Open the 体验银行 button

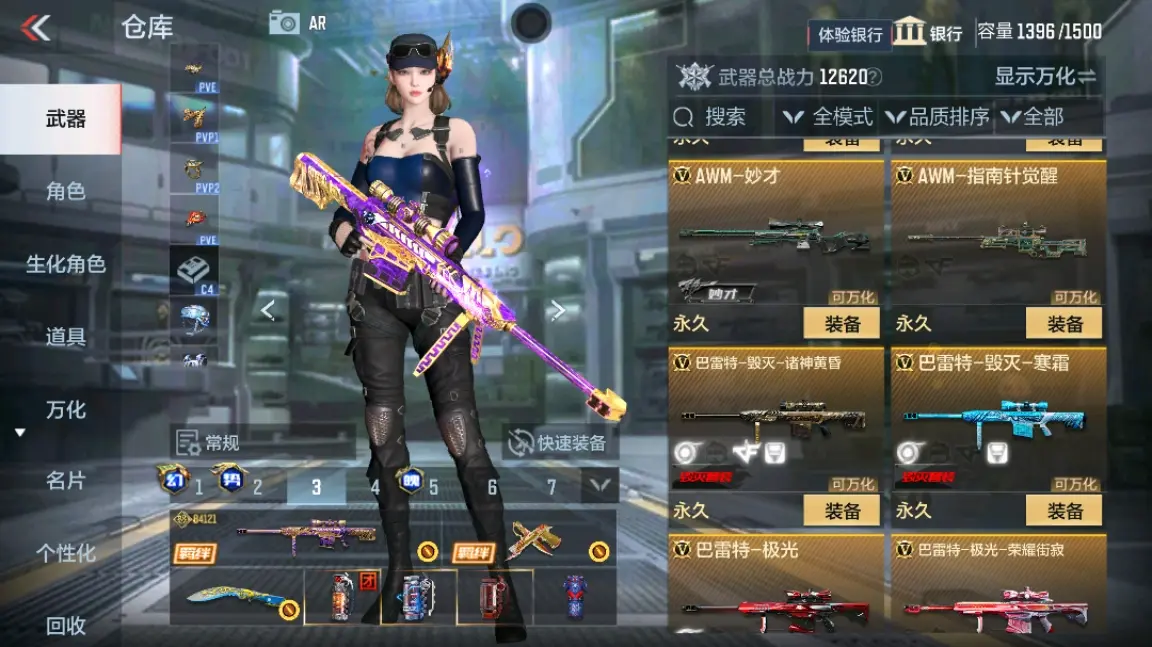[x=850, y=34]
